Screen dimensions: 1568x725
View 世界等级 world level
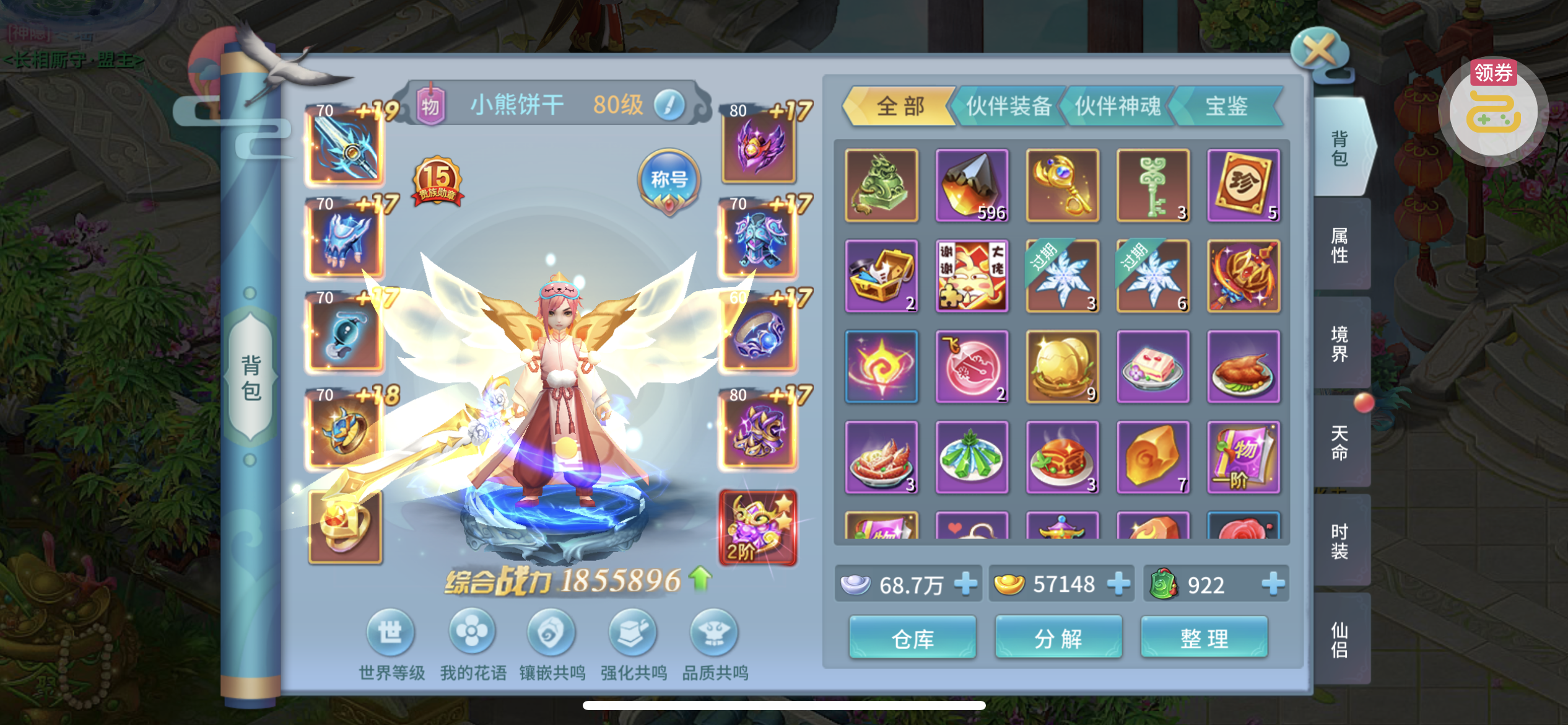pyautogui.click(x=391, y=633)
